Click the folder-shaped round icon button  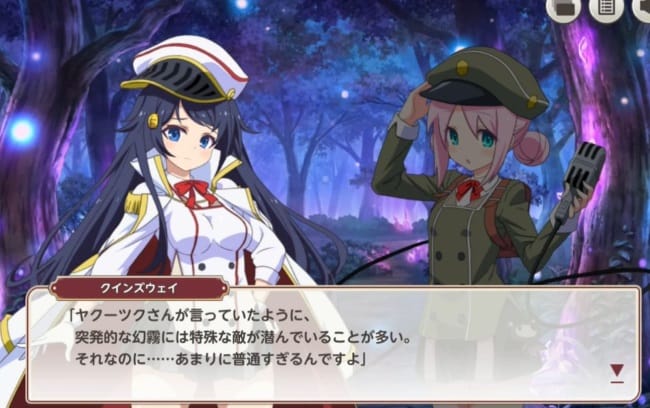pos(563,8)
